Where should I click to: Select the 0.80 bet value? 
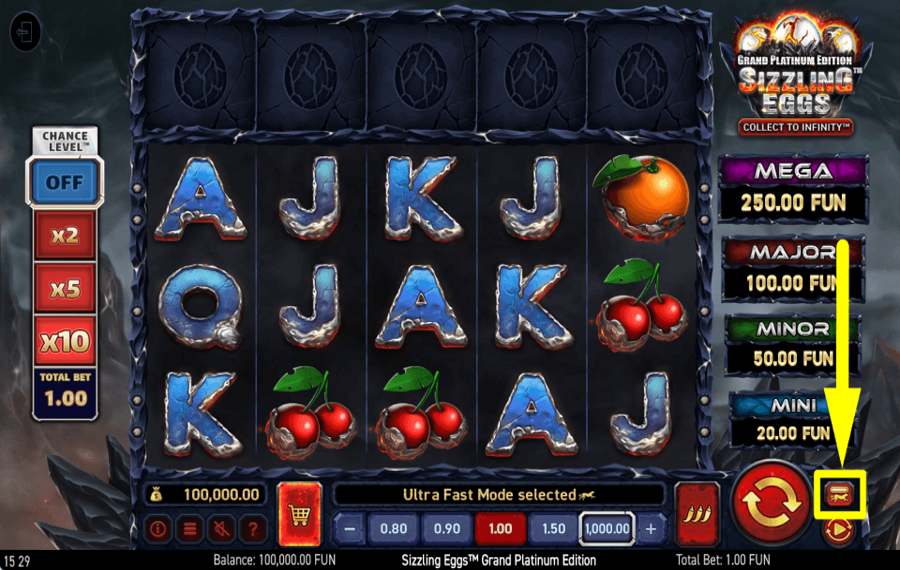(394, 528)
